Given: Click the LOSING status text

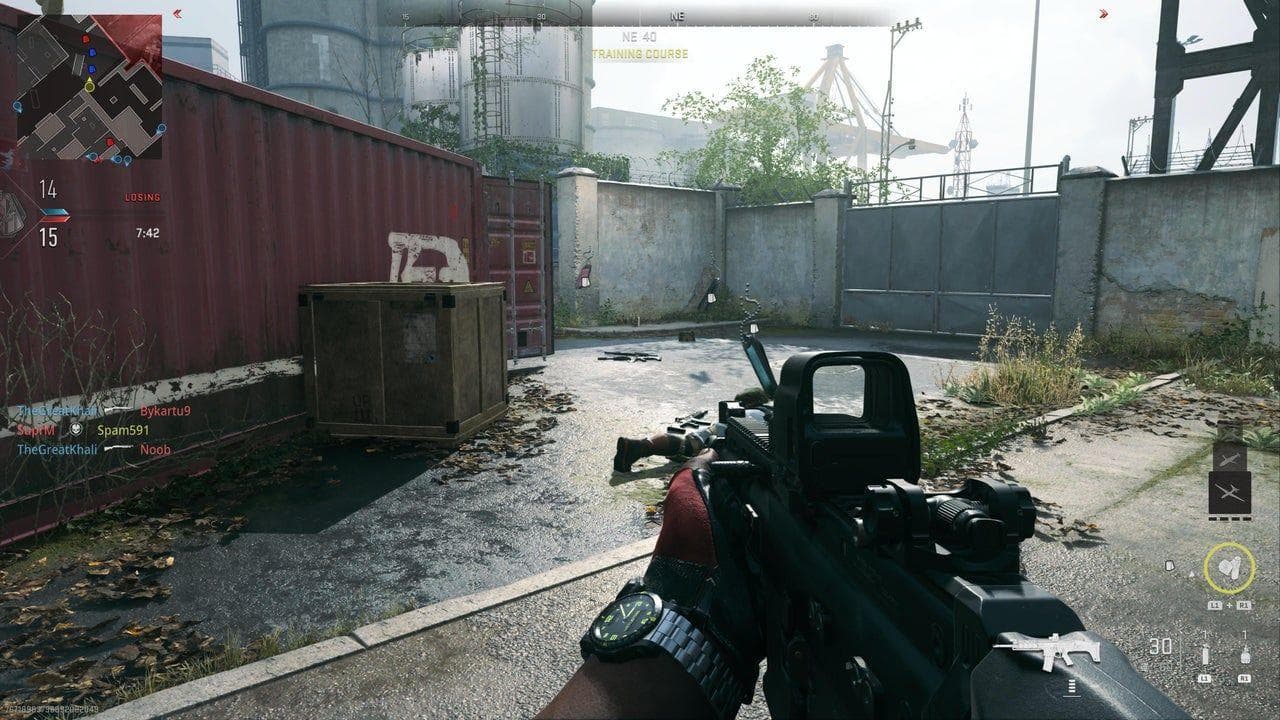Looking at the screenshot, I should [142, 197].
